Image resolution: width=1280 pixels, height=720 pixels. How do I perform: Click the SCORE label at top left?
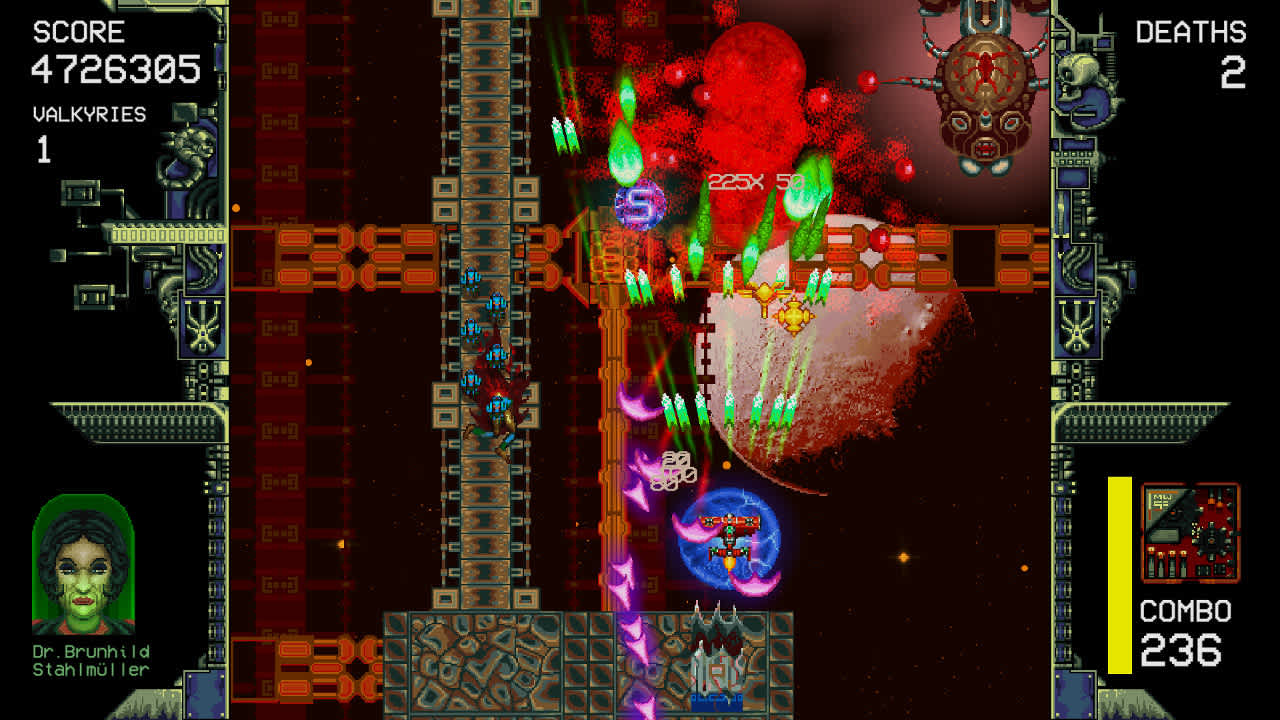[80, 31]
